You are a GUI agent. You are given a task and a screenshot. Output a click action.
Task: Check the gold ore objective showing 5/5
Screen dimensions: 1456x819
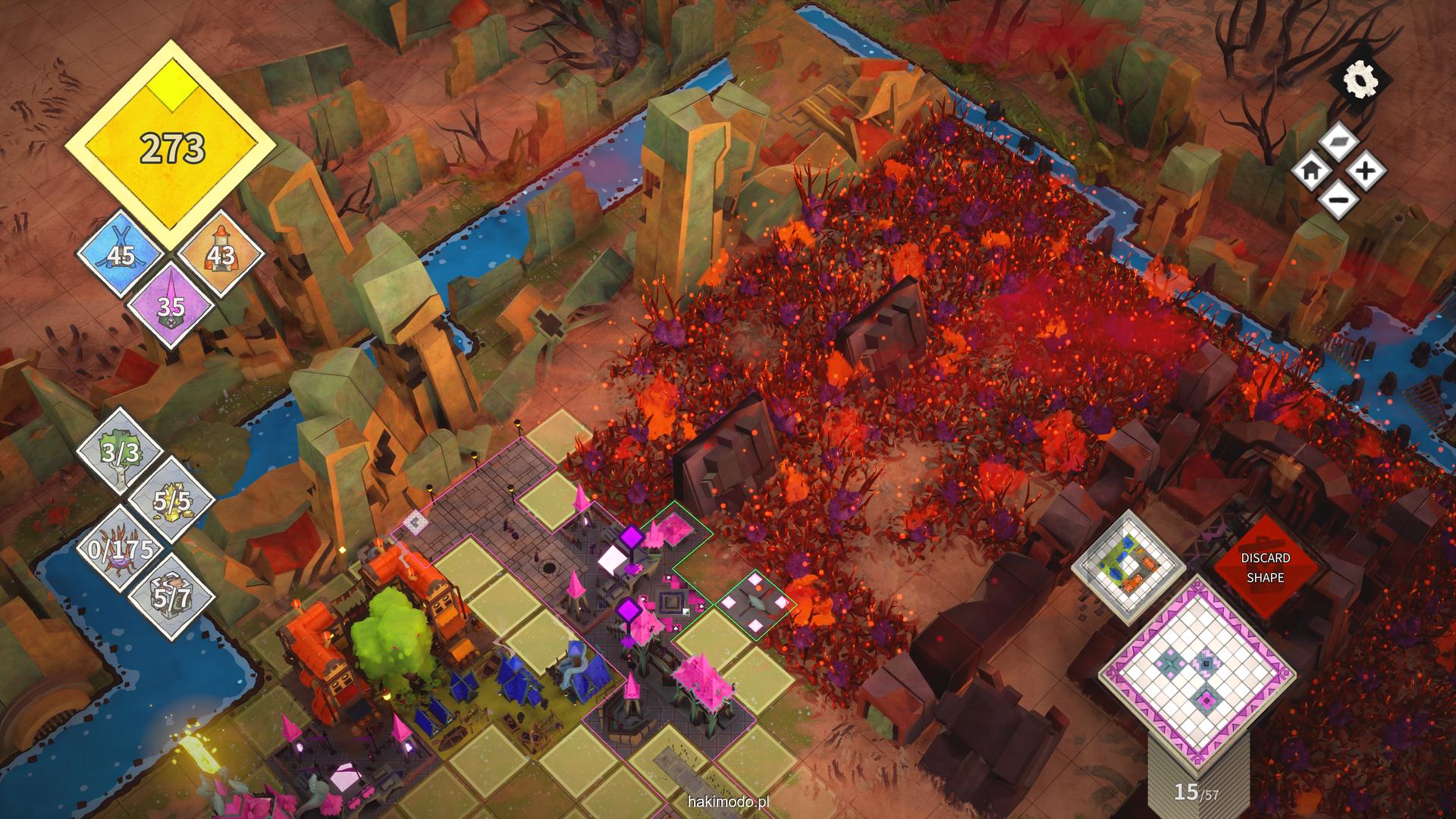pos(171,501)
